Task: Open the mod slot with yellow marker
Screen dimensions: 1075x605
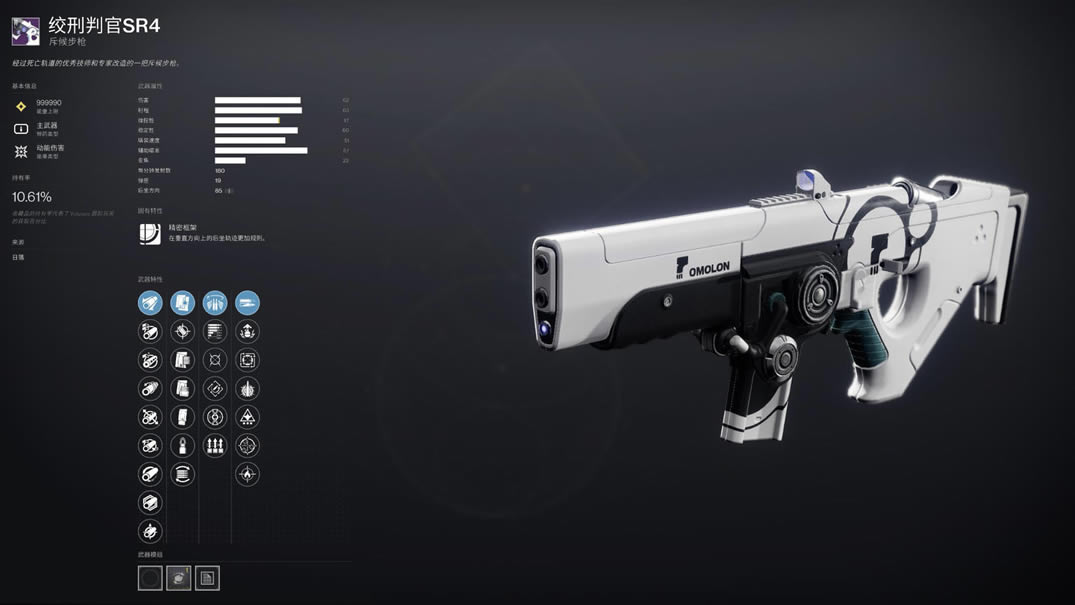Action: (179, 578)
